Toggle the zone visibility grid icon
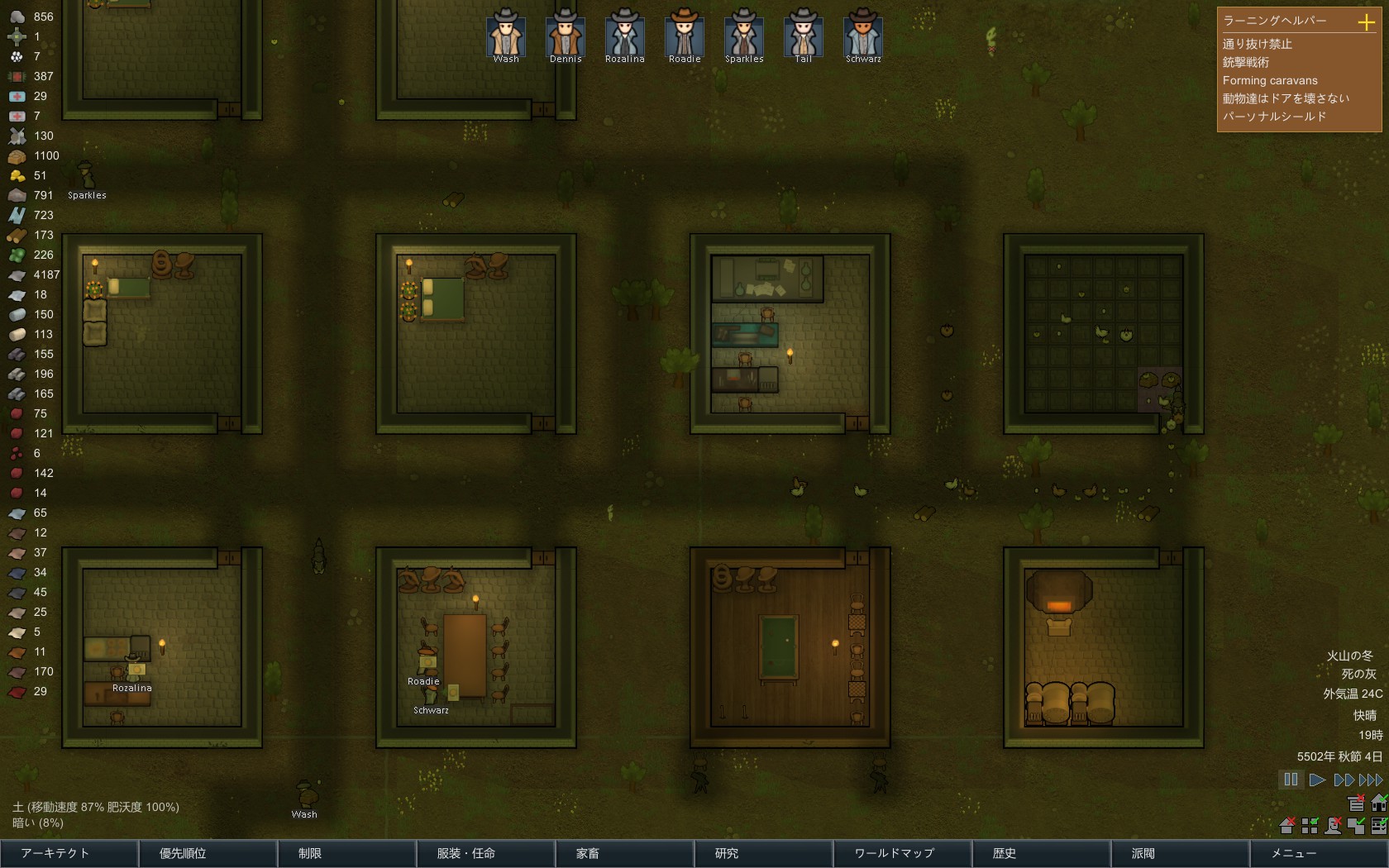 1310,825
